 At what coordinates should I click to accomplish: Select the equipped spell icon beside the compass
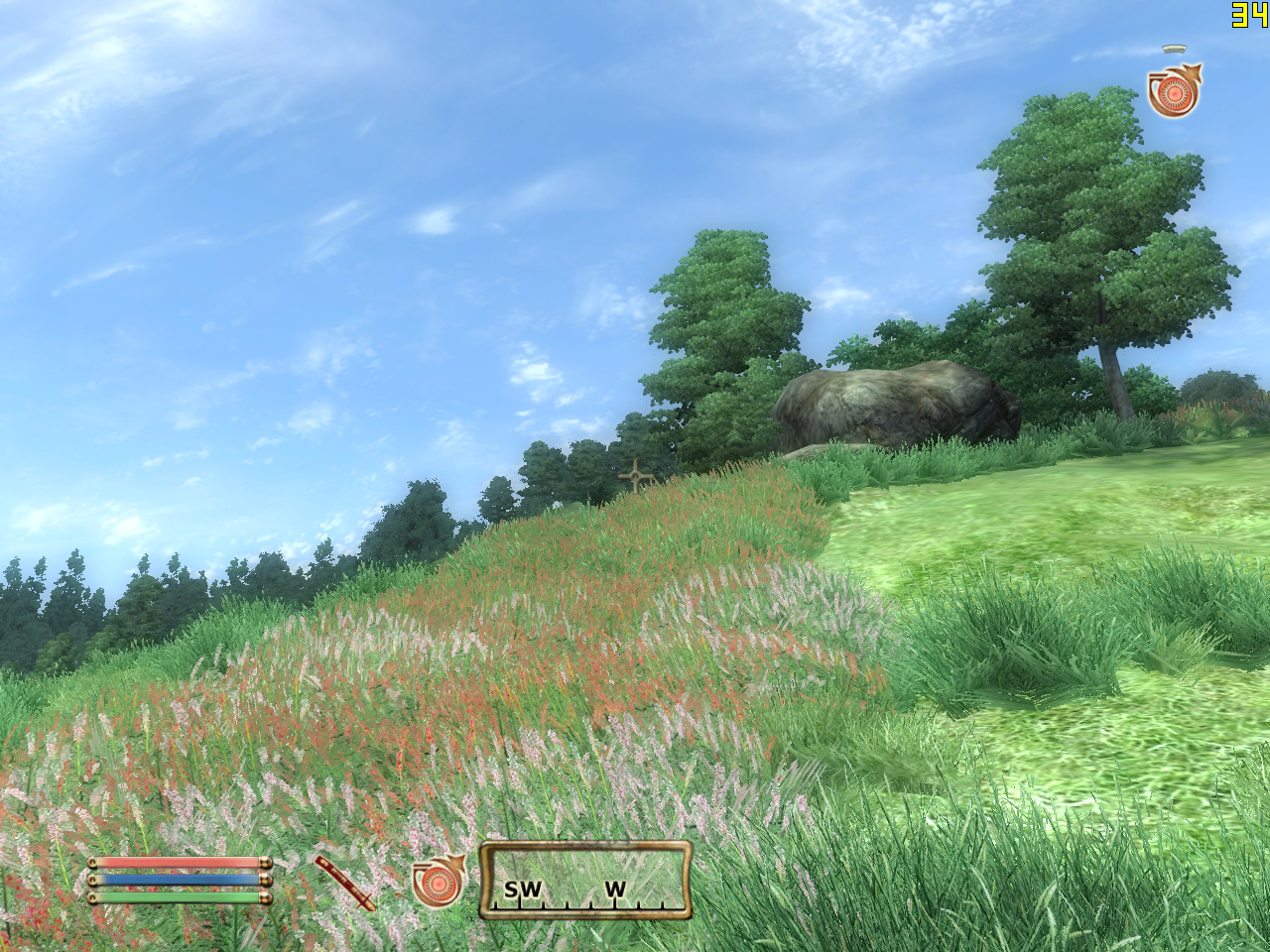(438, 881)
